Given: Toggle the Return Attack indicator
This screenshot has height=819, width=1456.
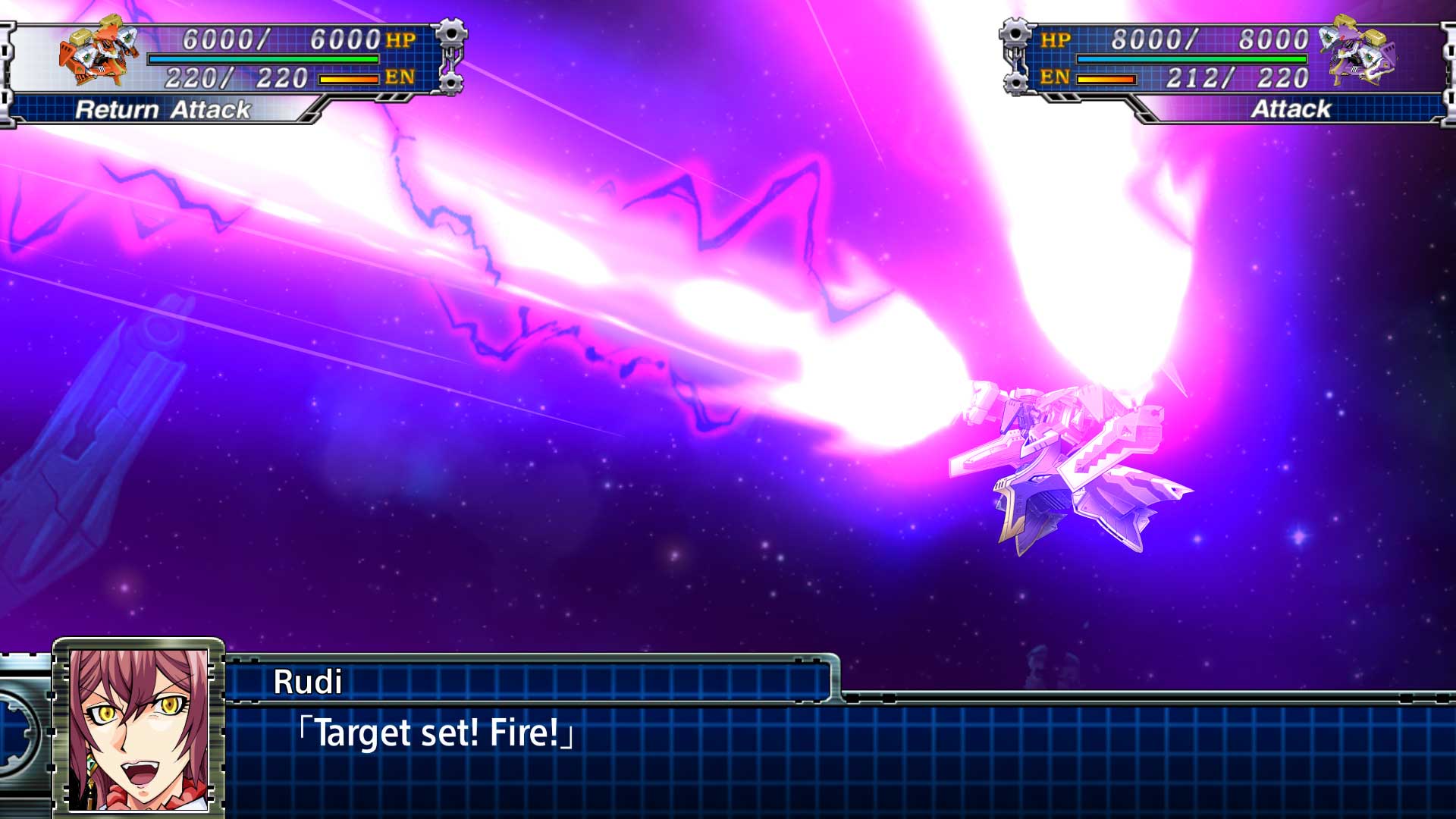Looking at the screenshot, I should click(x=163, y=111).
